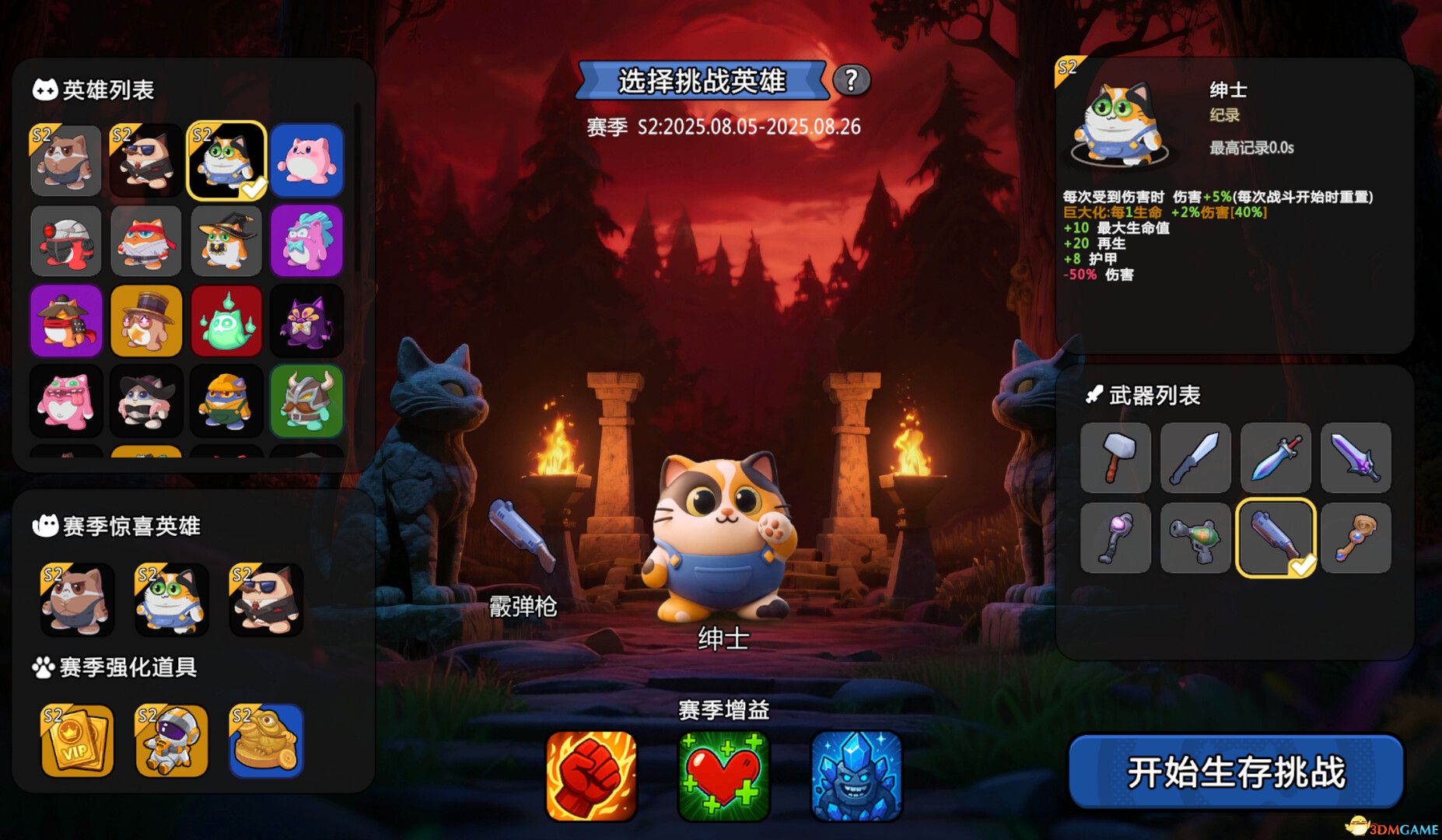
Task: Confirm the currently checked 绅士 hero
Action: click(226, 161)
